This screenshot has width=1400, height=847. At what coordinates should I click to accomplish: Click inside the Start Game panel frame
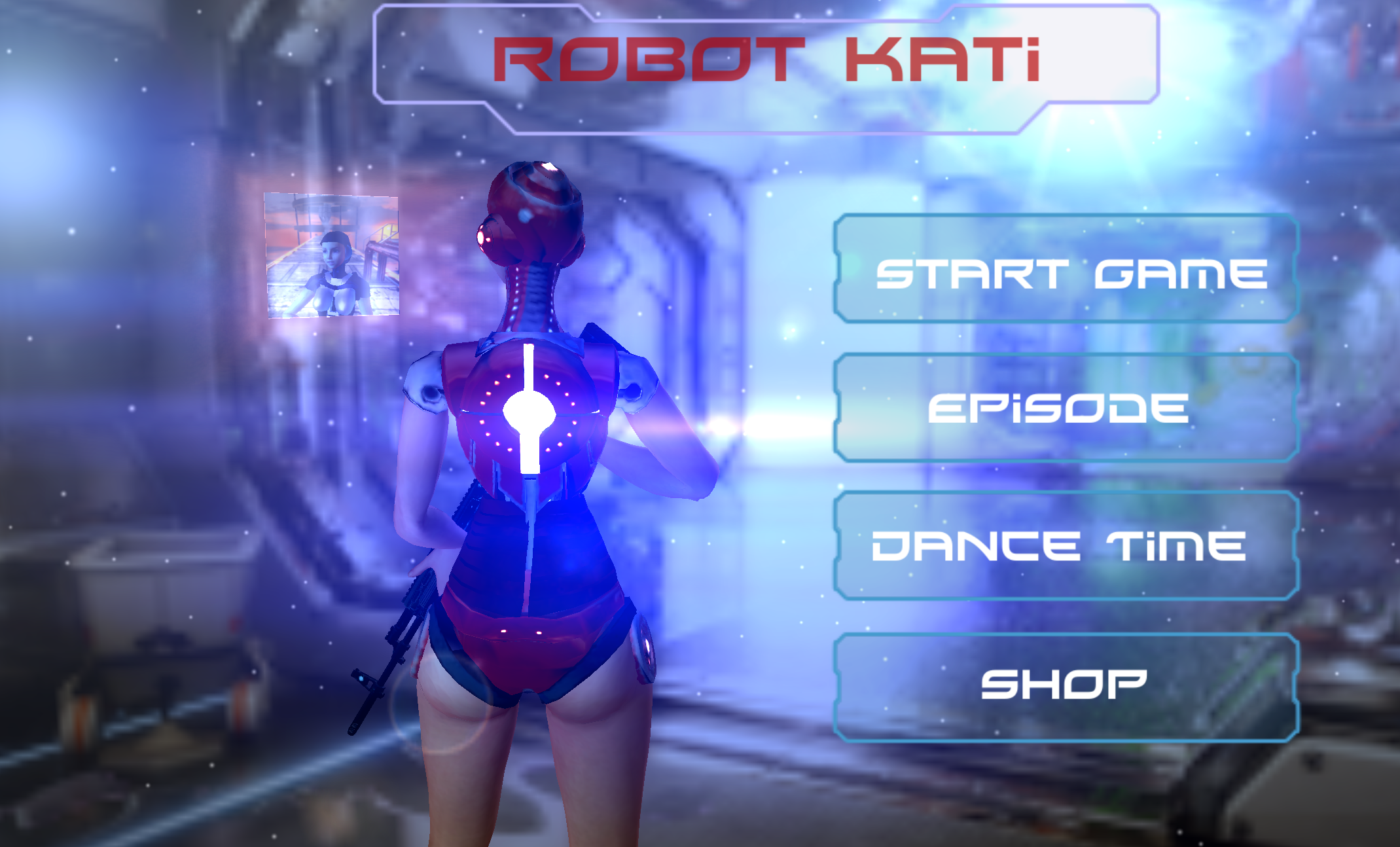click(x=1067, y=274)
